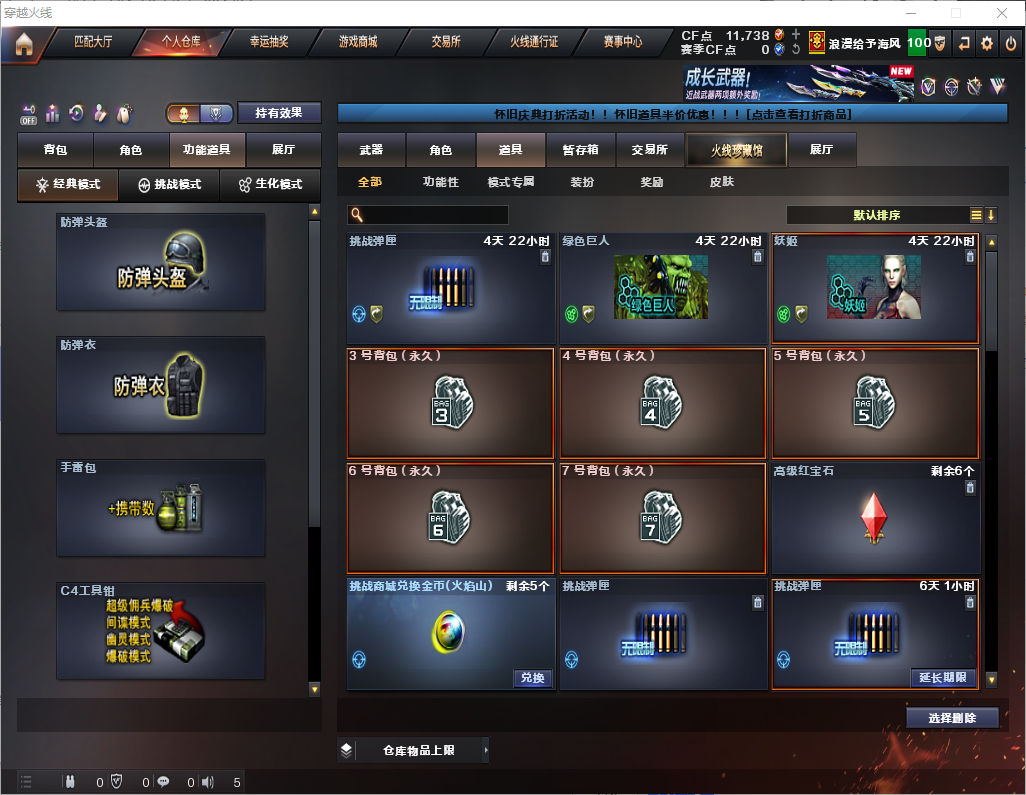Open the 默认排序 sort dropdown
1026x795 pixels.
(876, 215)
